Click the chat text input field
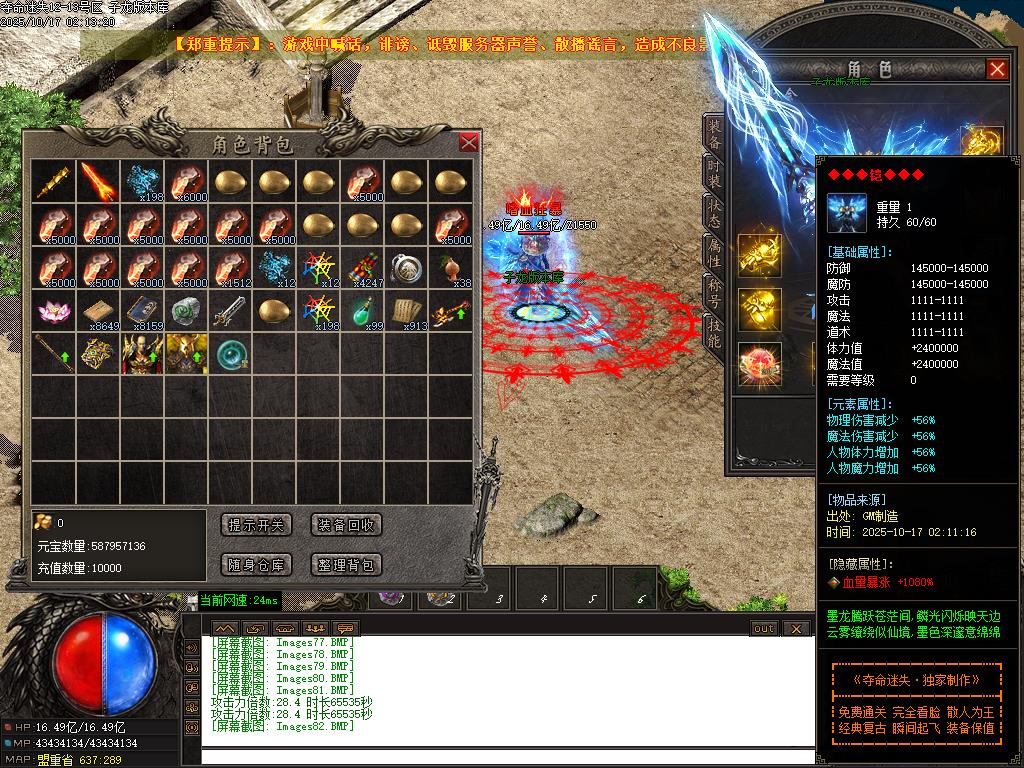 coord(500,755)
